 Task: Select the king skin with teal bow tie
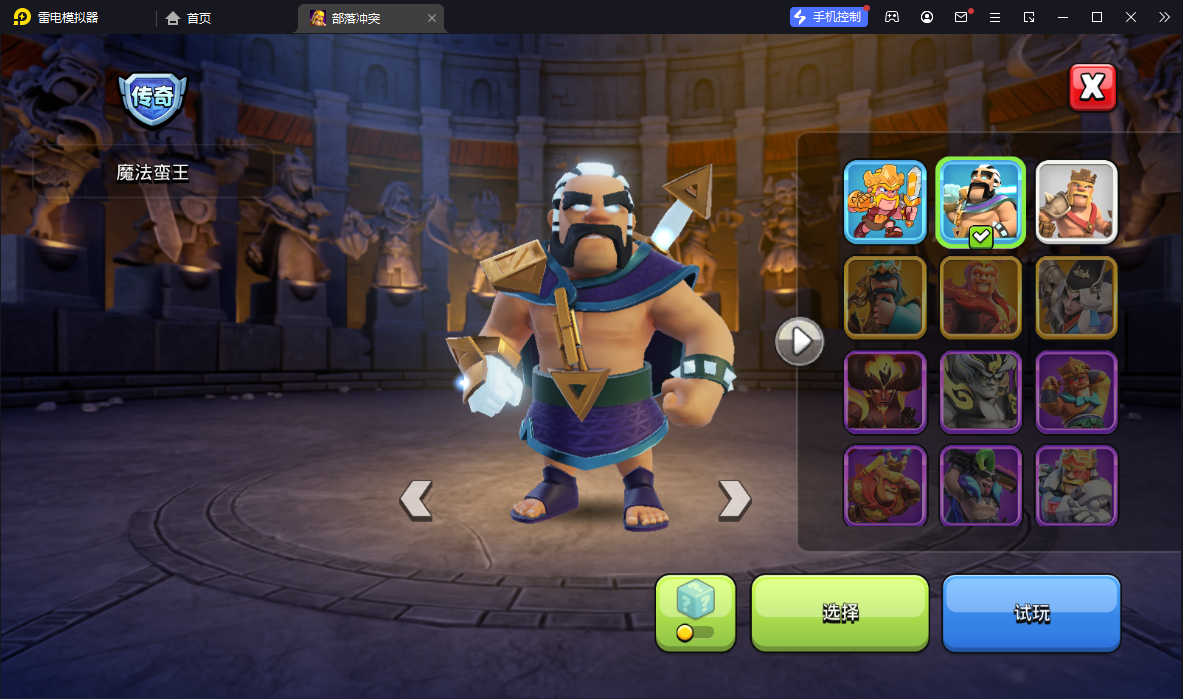[x=1076, y=391]
